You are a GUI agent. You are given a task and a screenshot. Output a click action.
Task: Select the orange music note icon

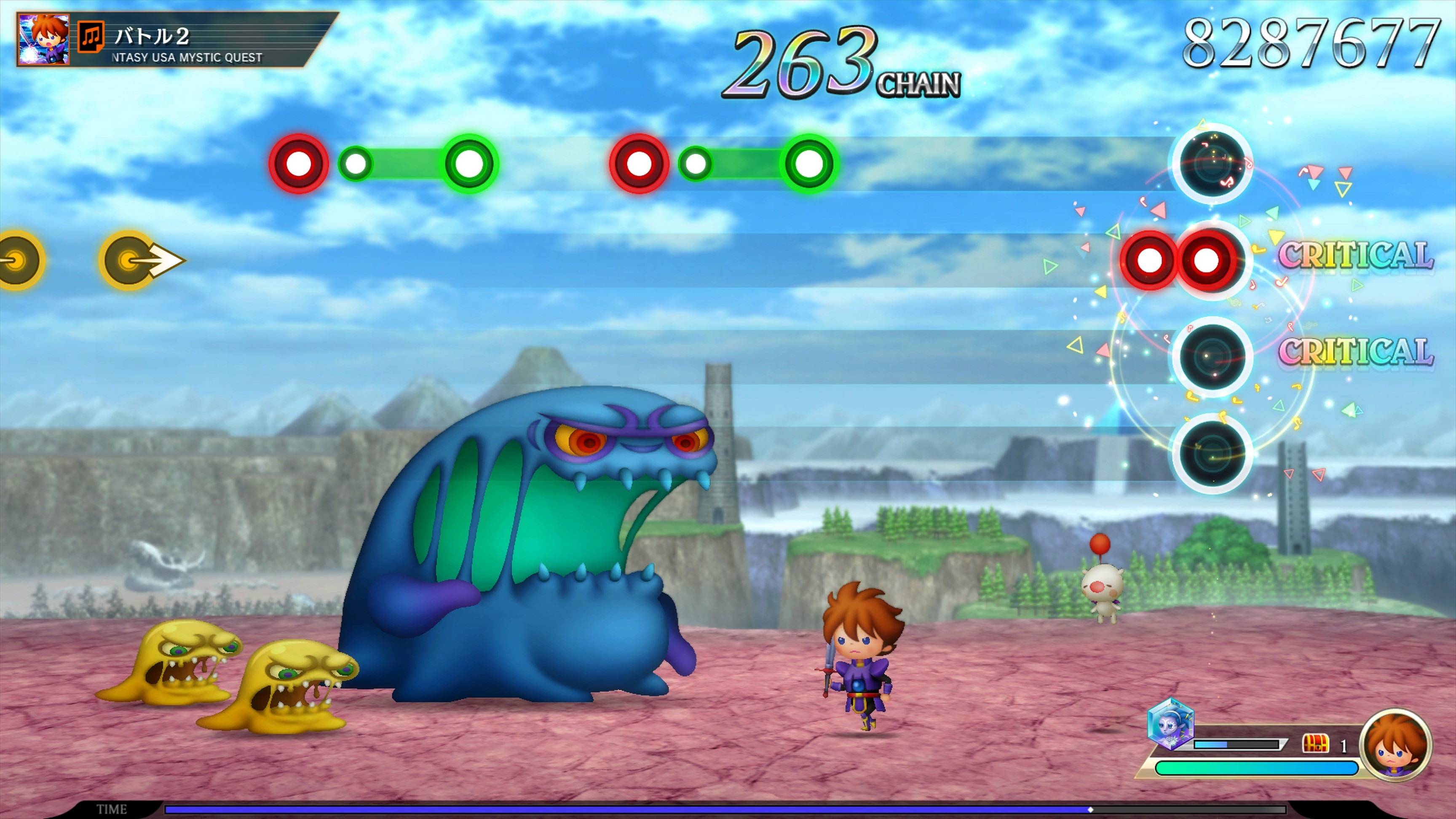[x=91, y=37]
